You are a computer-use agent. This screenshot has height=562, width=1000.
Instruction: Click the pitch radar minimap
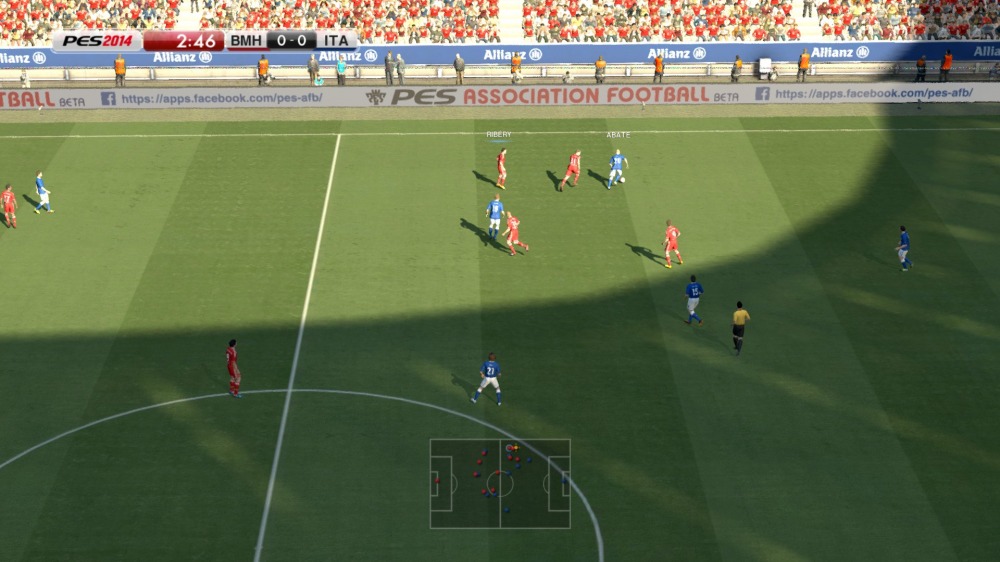pyautogui.click(x=500, y=484)
